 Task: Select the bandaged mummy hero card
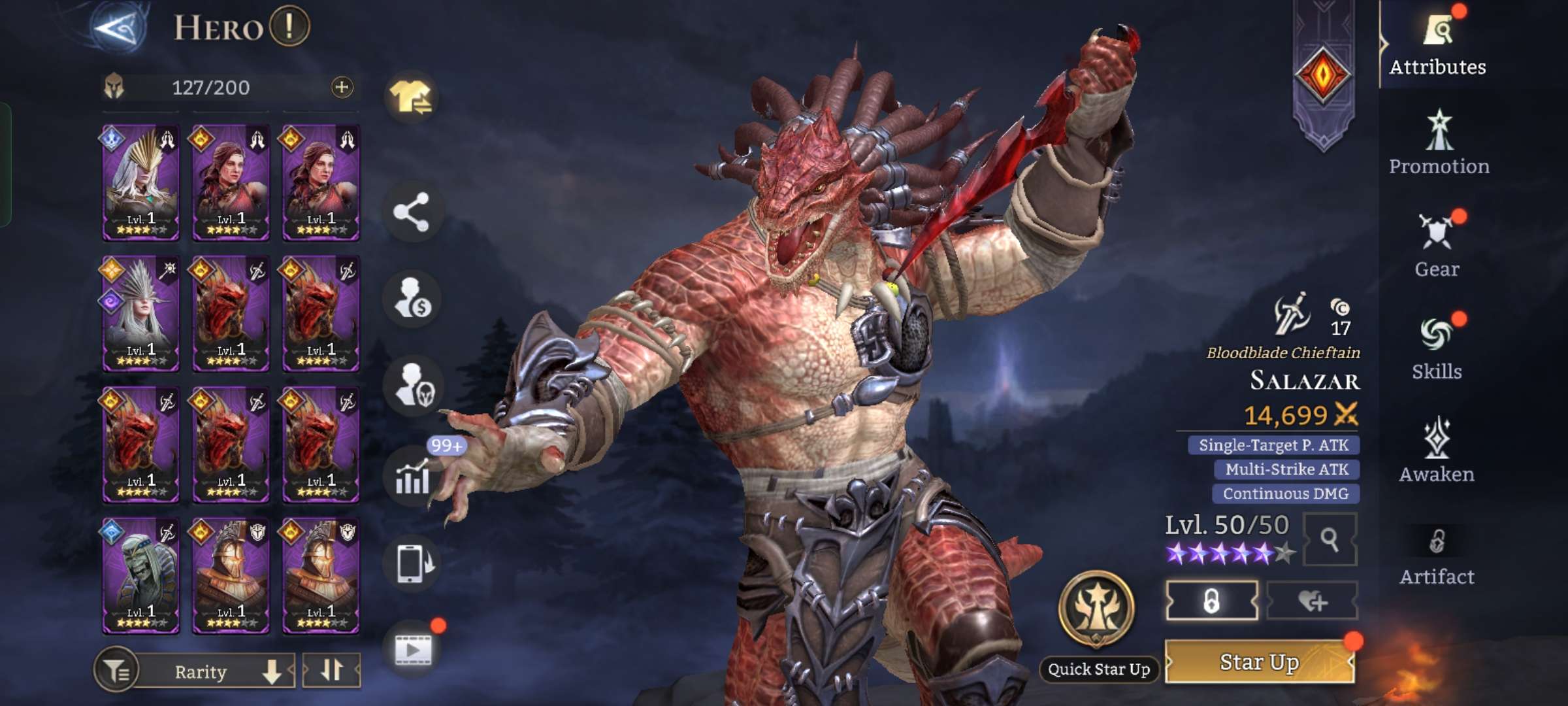point(140,575)
